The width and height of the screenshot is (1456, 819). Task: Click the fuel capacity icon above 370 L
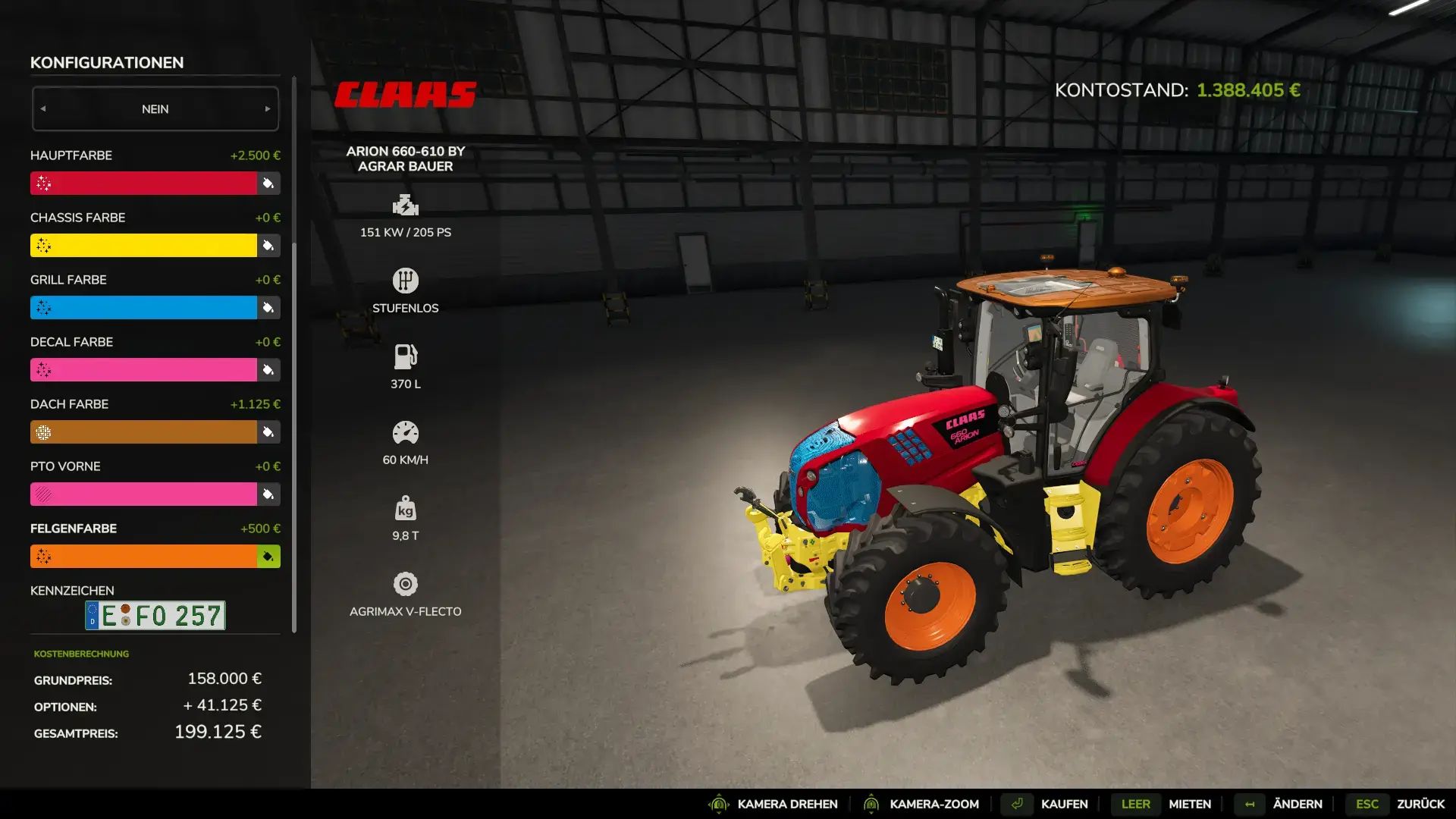(x=406, y=356)
